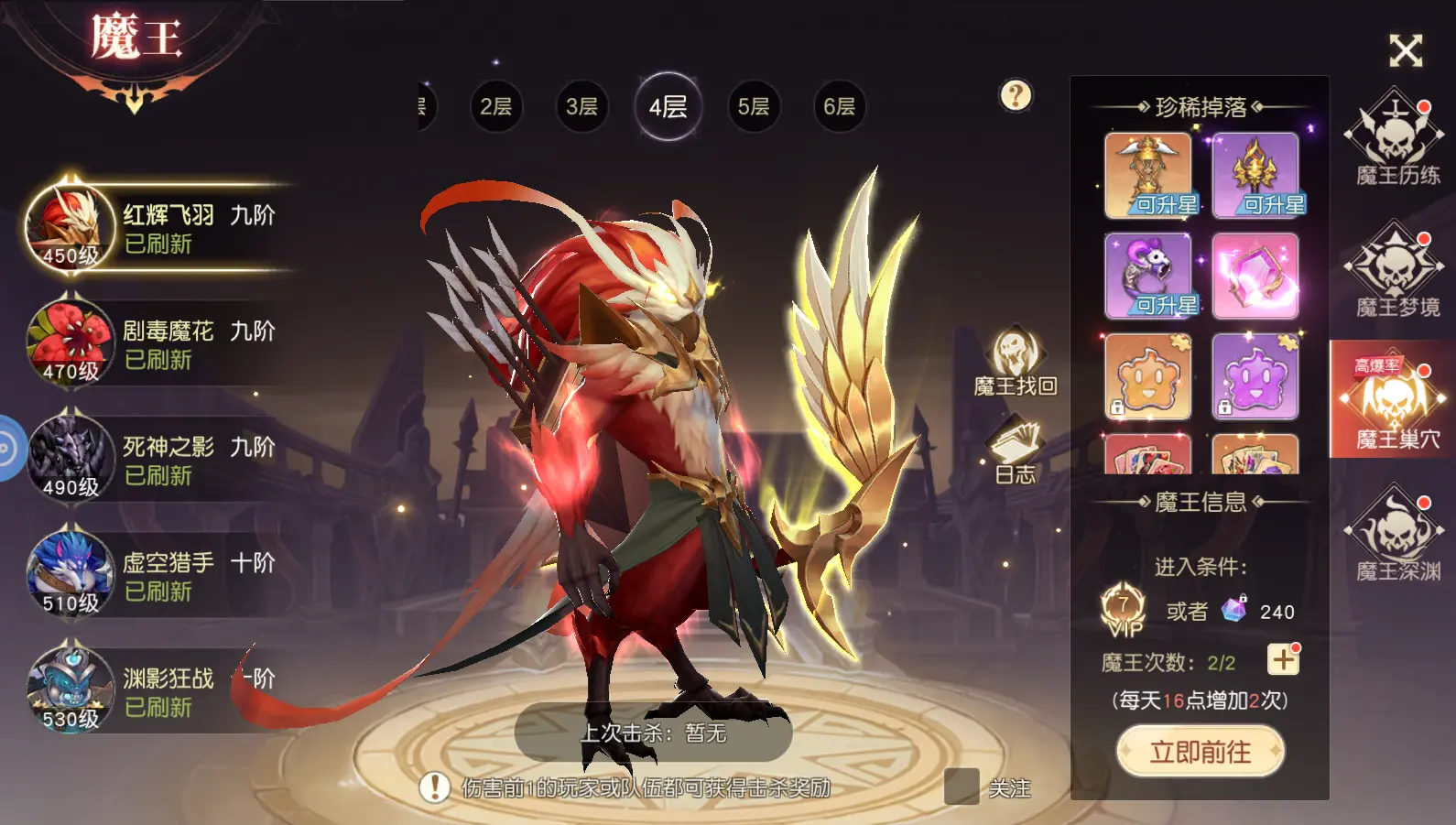
Task: Switch to the 2层 floor tab
Action: [495, 106]
